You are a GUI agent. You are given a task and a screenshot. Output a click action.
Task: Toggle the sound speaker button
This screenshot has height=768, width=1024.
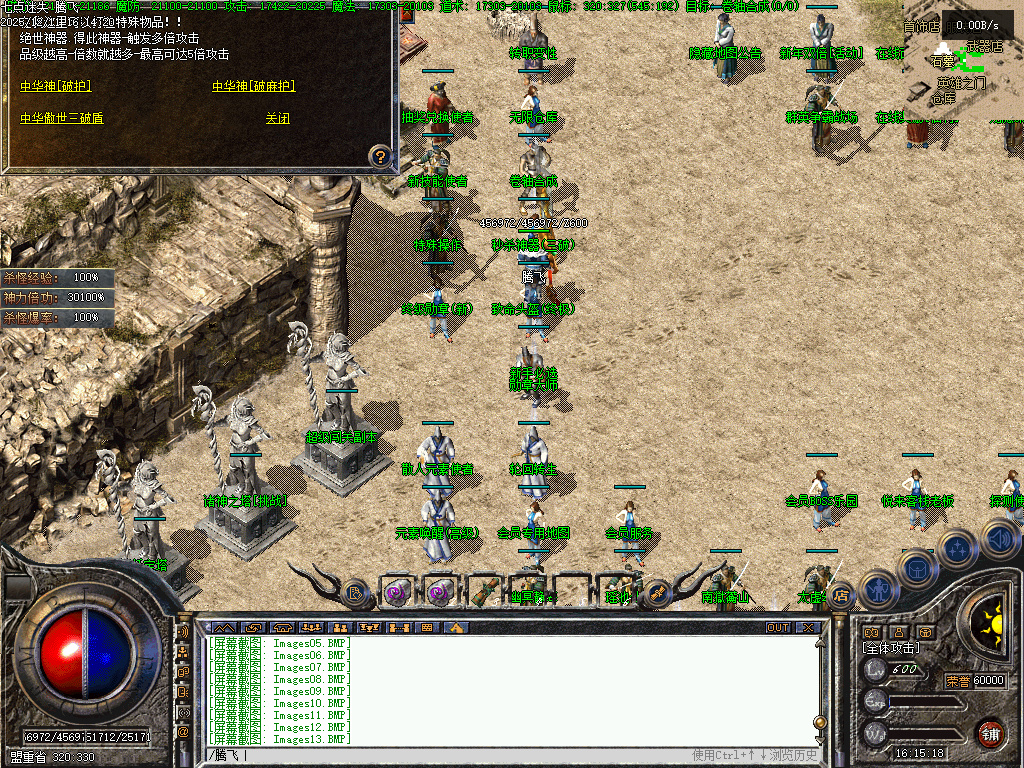point(999,540)
